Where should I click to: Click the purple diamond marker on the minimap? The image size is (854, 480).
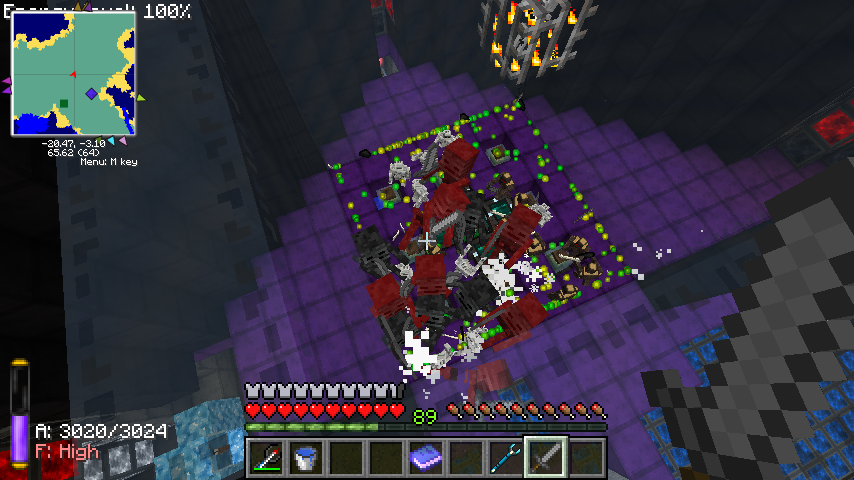[x=91, y=93]
